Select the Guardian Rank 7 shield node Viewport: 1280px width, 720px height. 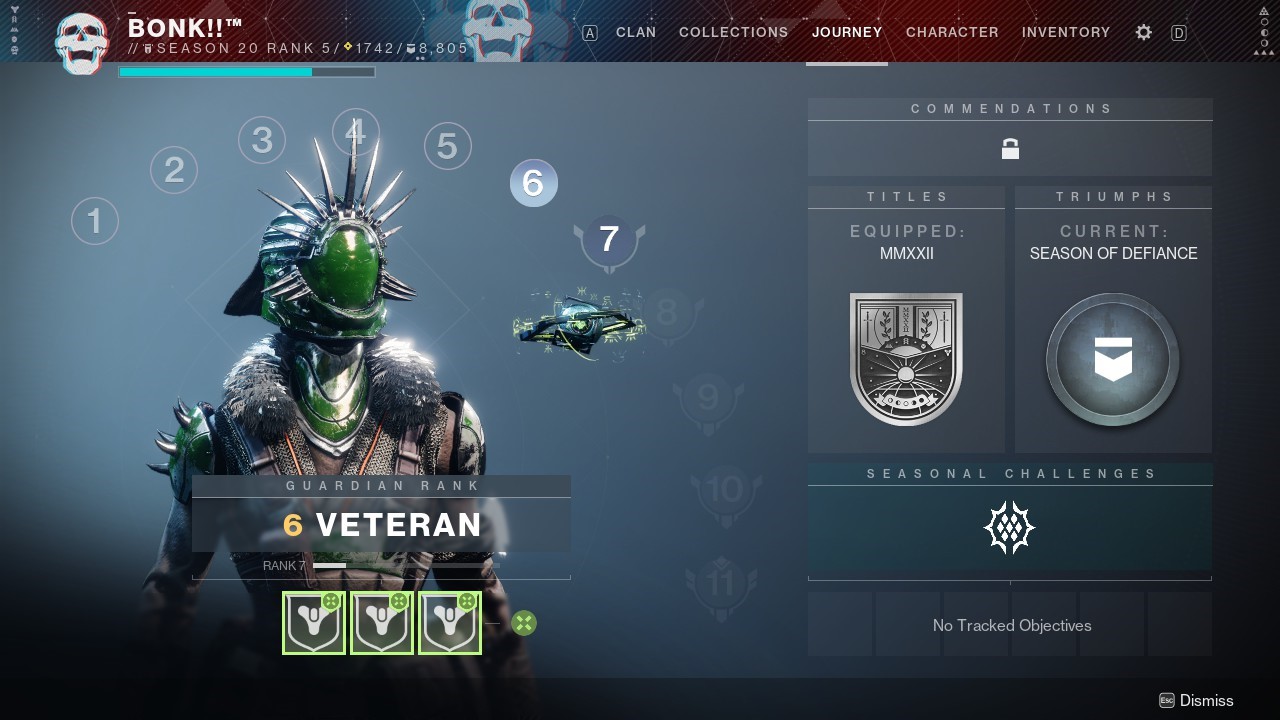click(x=609, y=239)
